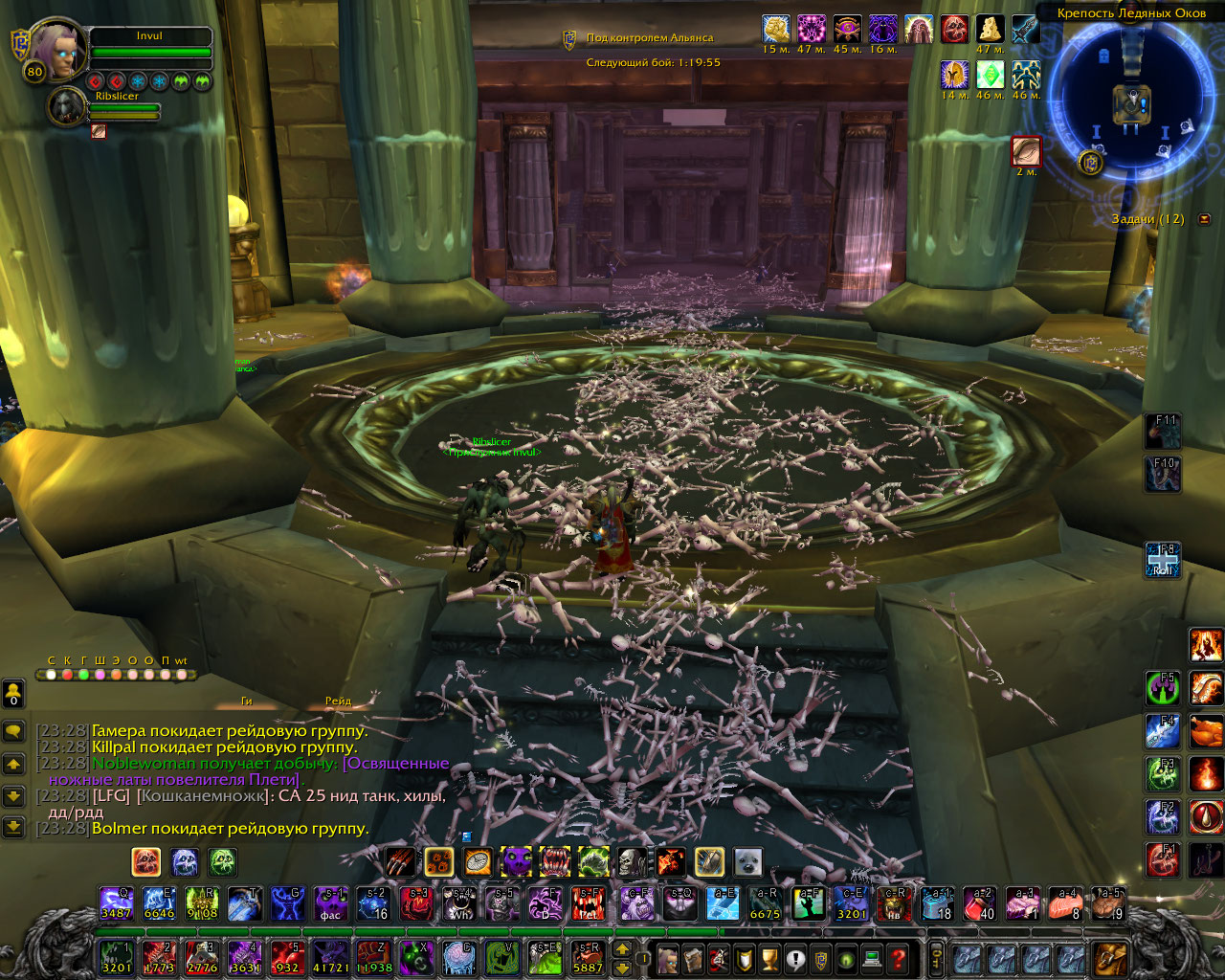Click the cheese buff icon
The image size is (1225, 980).
point(990,29)
